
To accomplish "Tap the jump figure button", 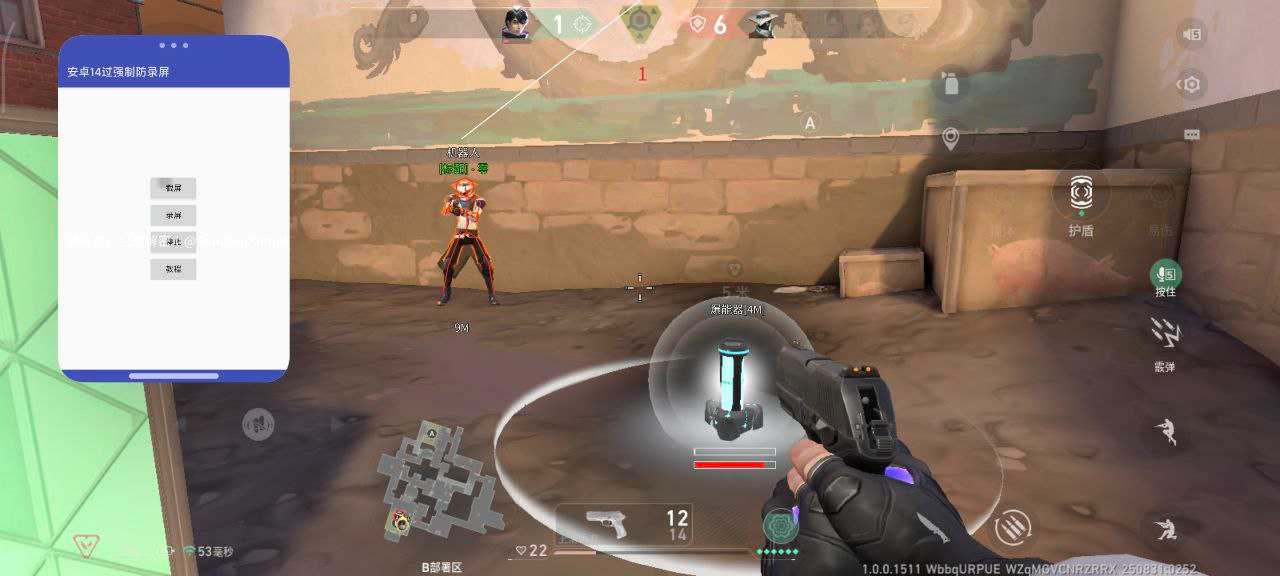I will pos(1165,432).
